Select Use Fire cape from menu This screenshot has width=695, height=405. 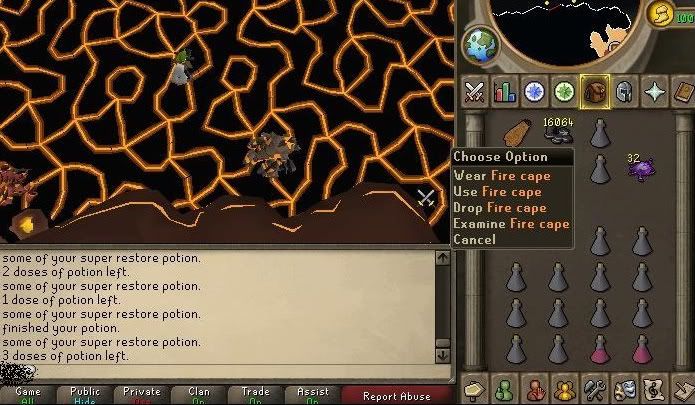coord(497,191)
